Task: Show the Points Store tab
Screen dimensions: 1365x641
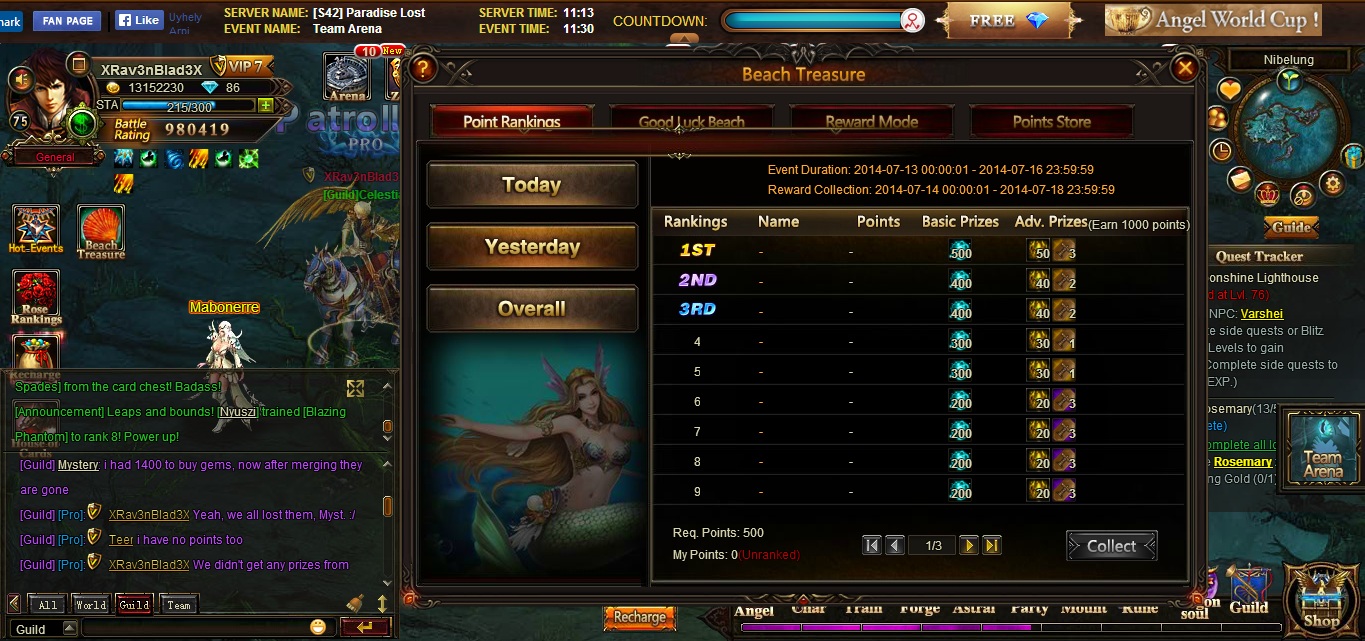Action: pos(1051,122)
